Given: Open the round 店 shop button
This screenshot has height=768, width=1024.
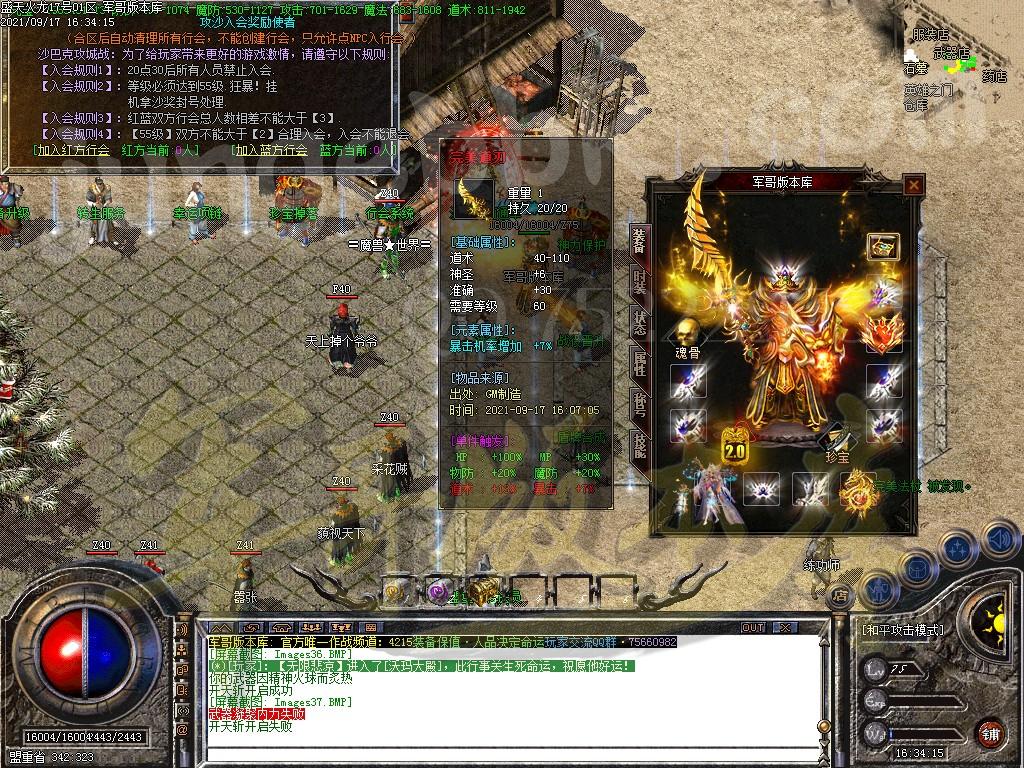Looking at the screenshot, I should click(840, 597).
